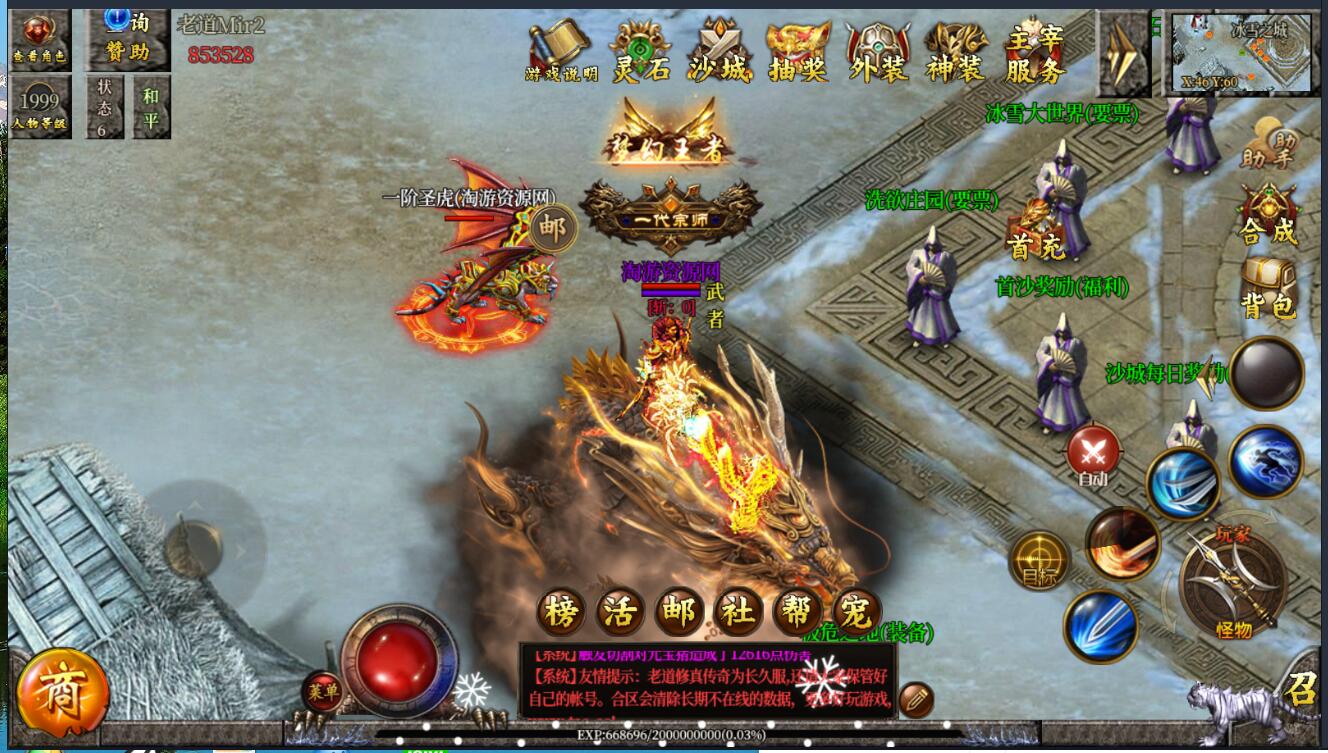The height and width of the screenshot is (753, 1328).
Task: Open the 灵石 spirit stone menu
Action: click(x=641, y=51)
